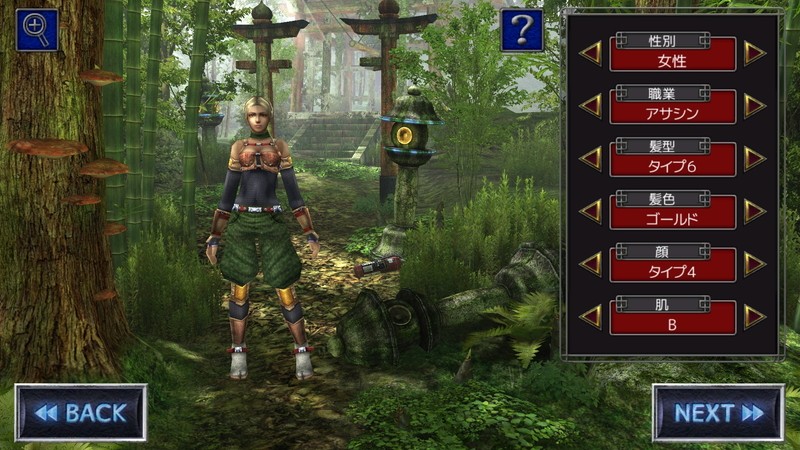
Task: Change 顔 (face) type with right arrow
Action: tap(754, 264)
